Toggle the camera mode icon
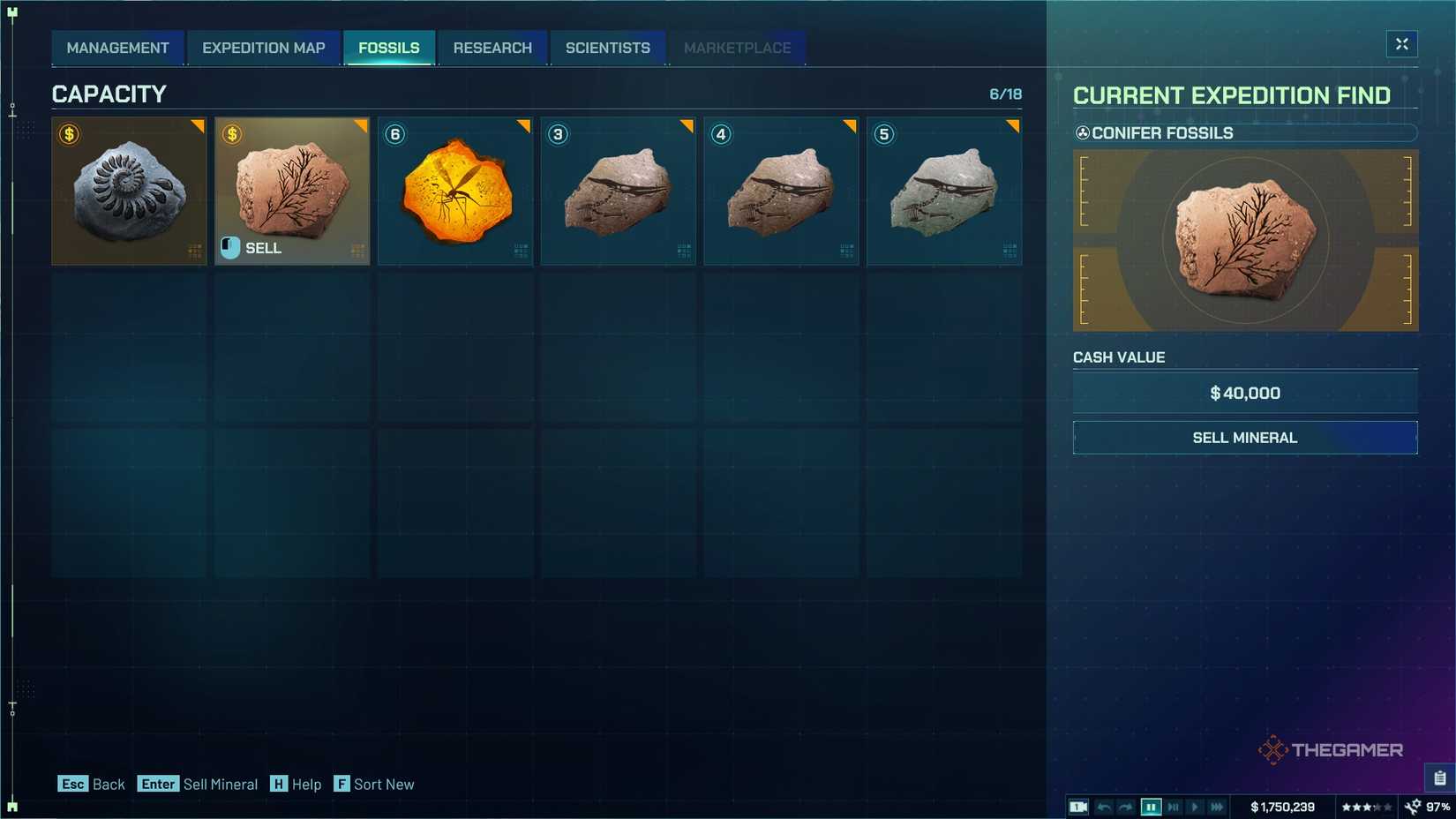The height and width of the screenshot is (819, 1456). tap(1078, 807)
